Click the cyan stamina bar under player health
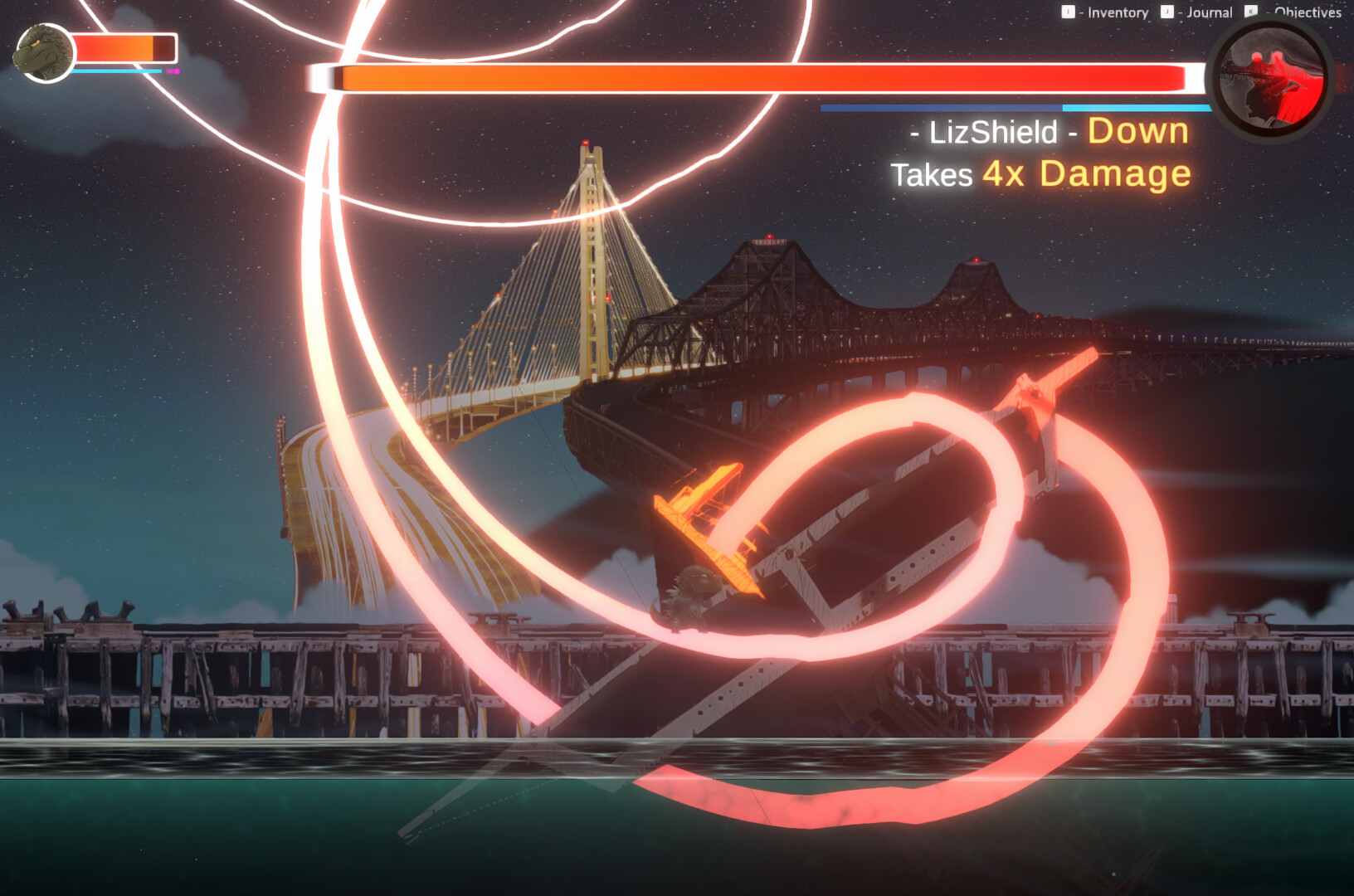Viewport: 1354px width, 896px height. click(x=116, y=71)
